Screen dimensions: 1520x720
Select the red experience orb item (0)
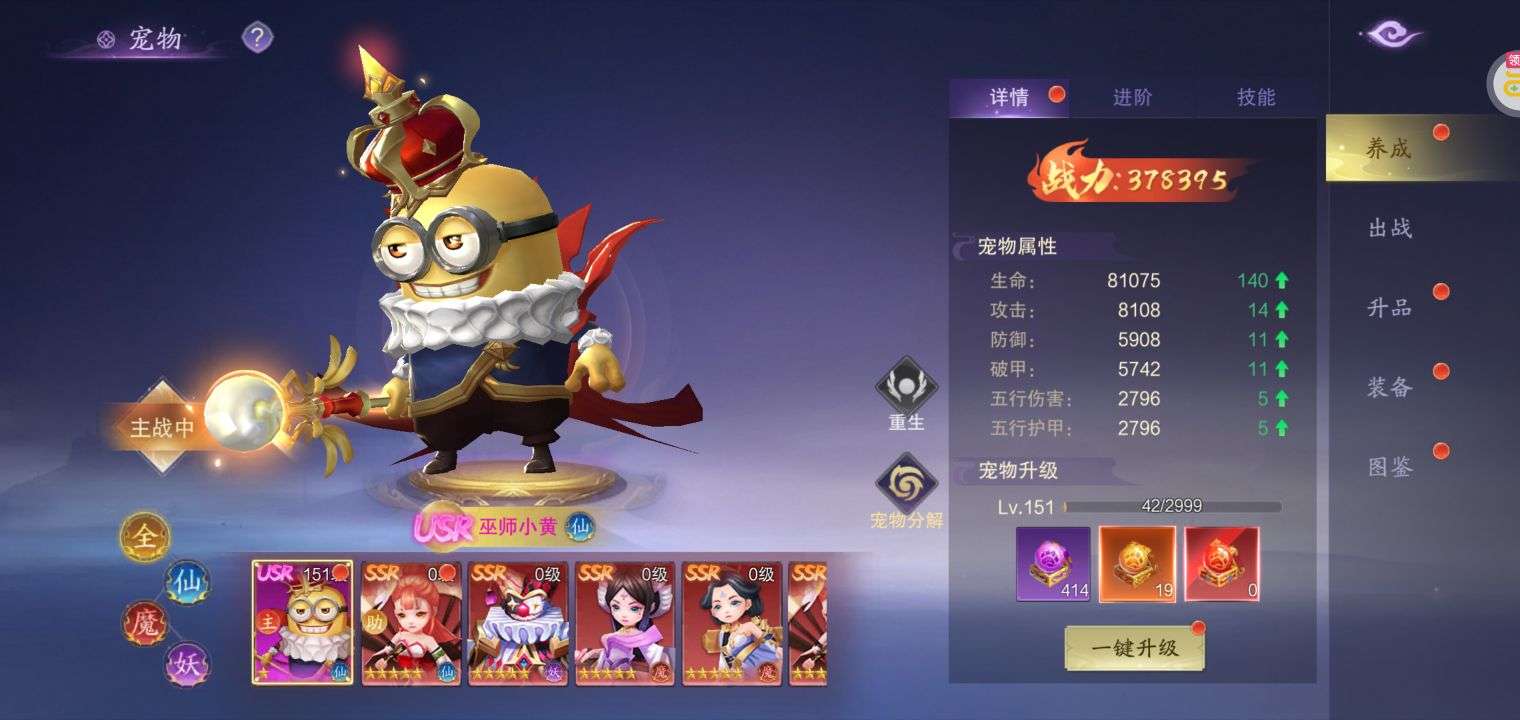pos(1221,564)
